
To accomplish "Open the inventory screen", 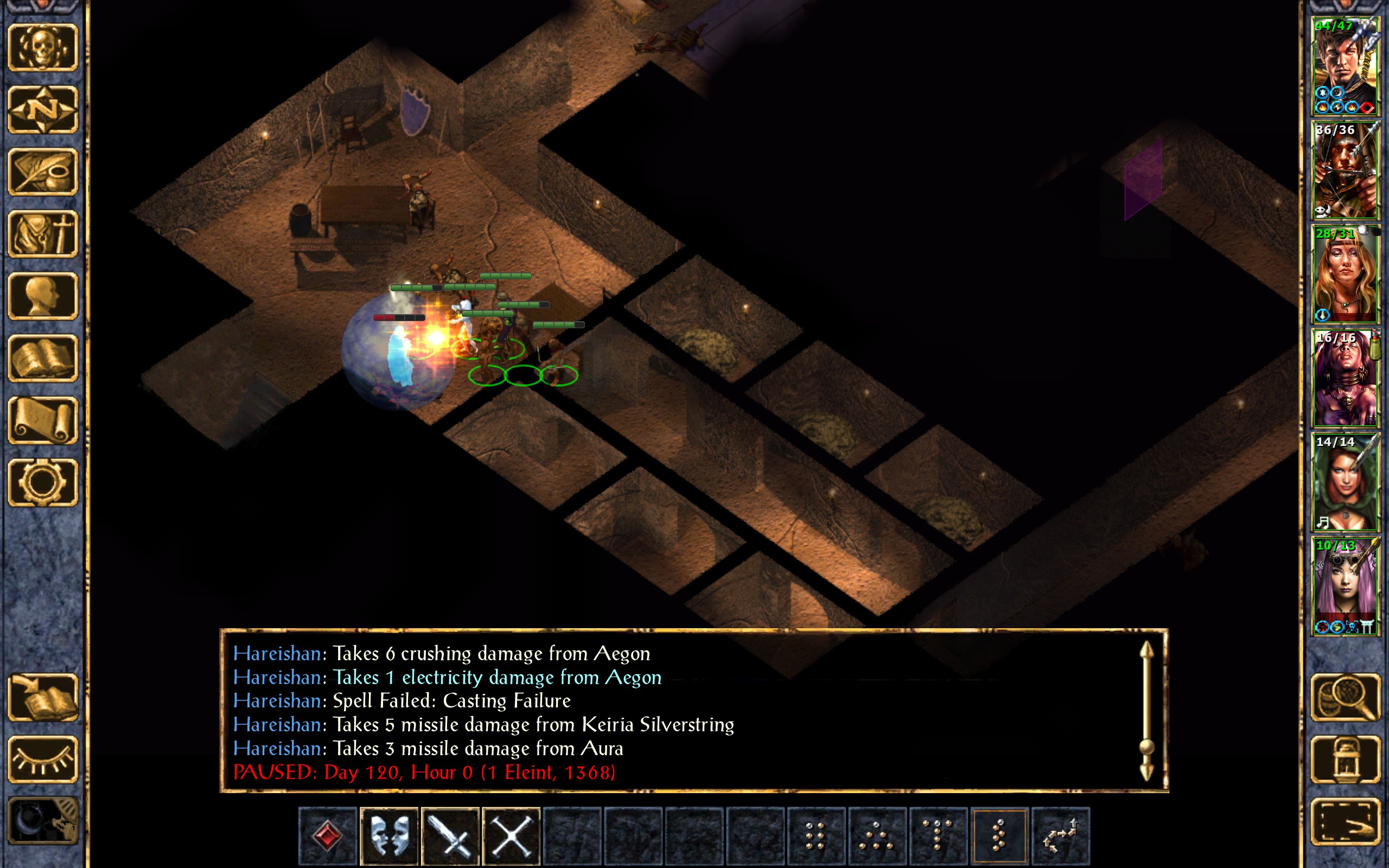I will tap(42, 234).
